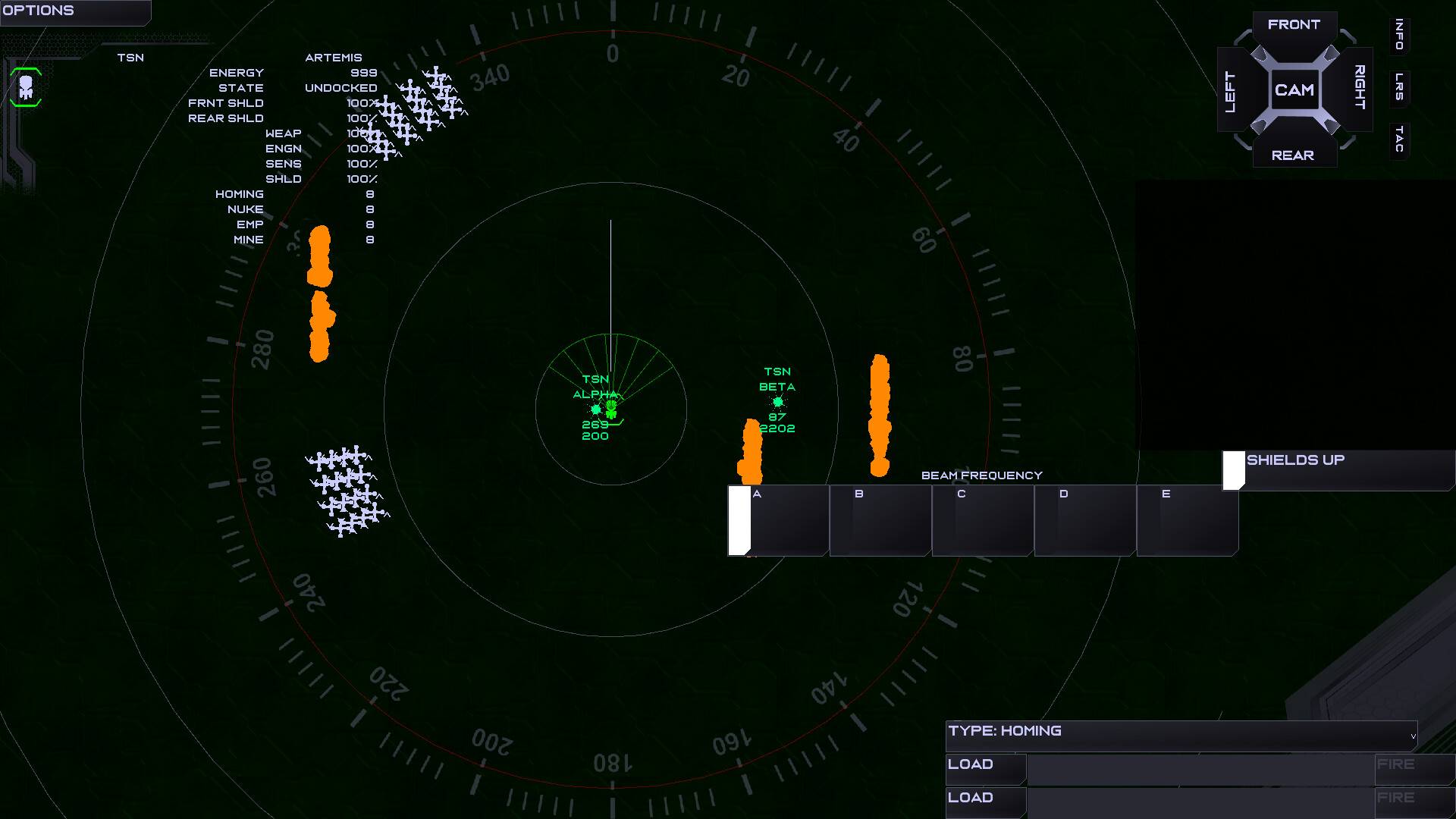Switch camera view to REAR
The width and height of the screenshot is (1456, 819).
(x=1294, y=155)
